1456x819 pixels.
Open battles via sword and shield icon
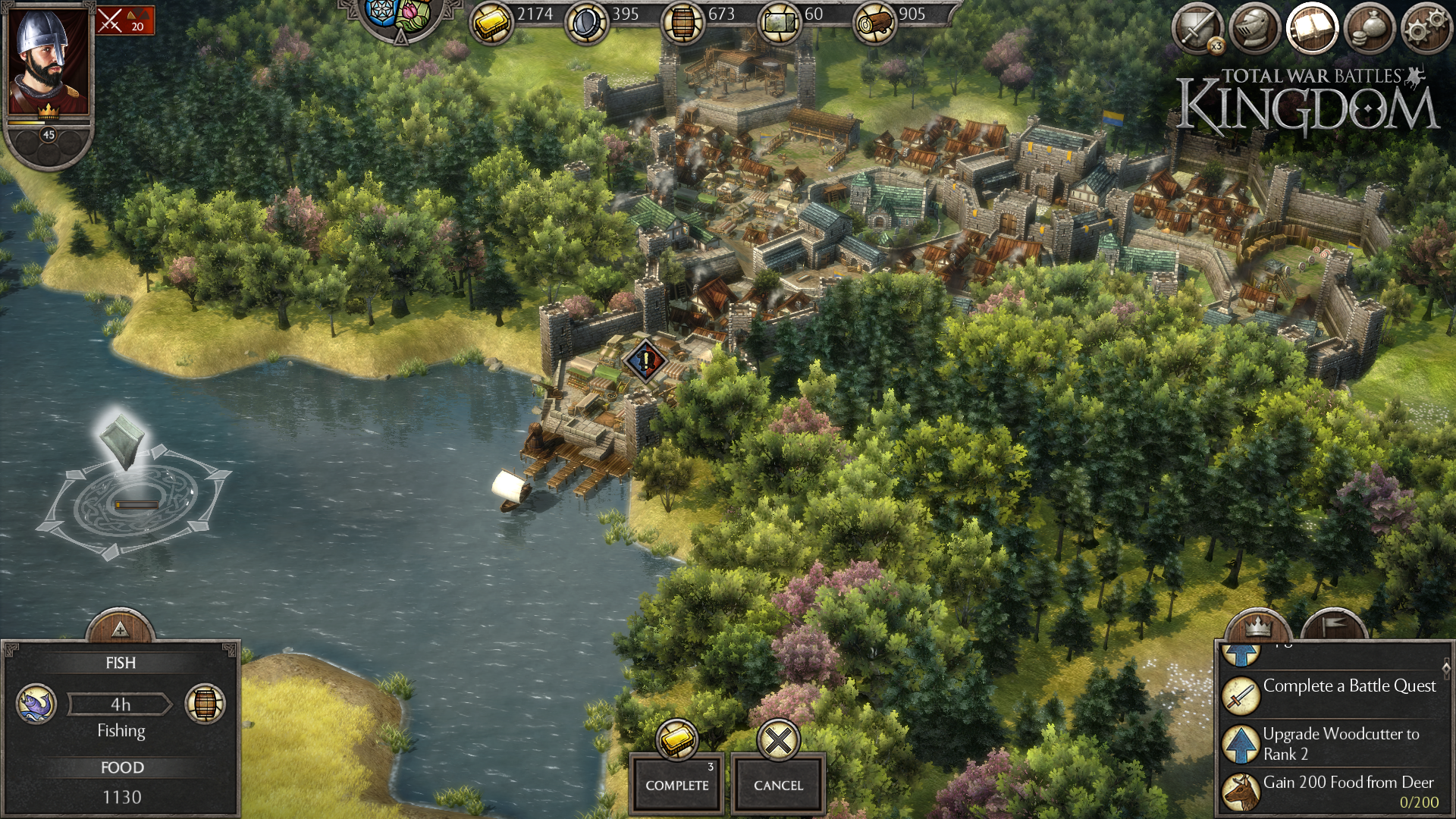click(1197, 29)
